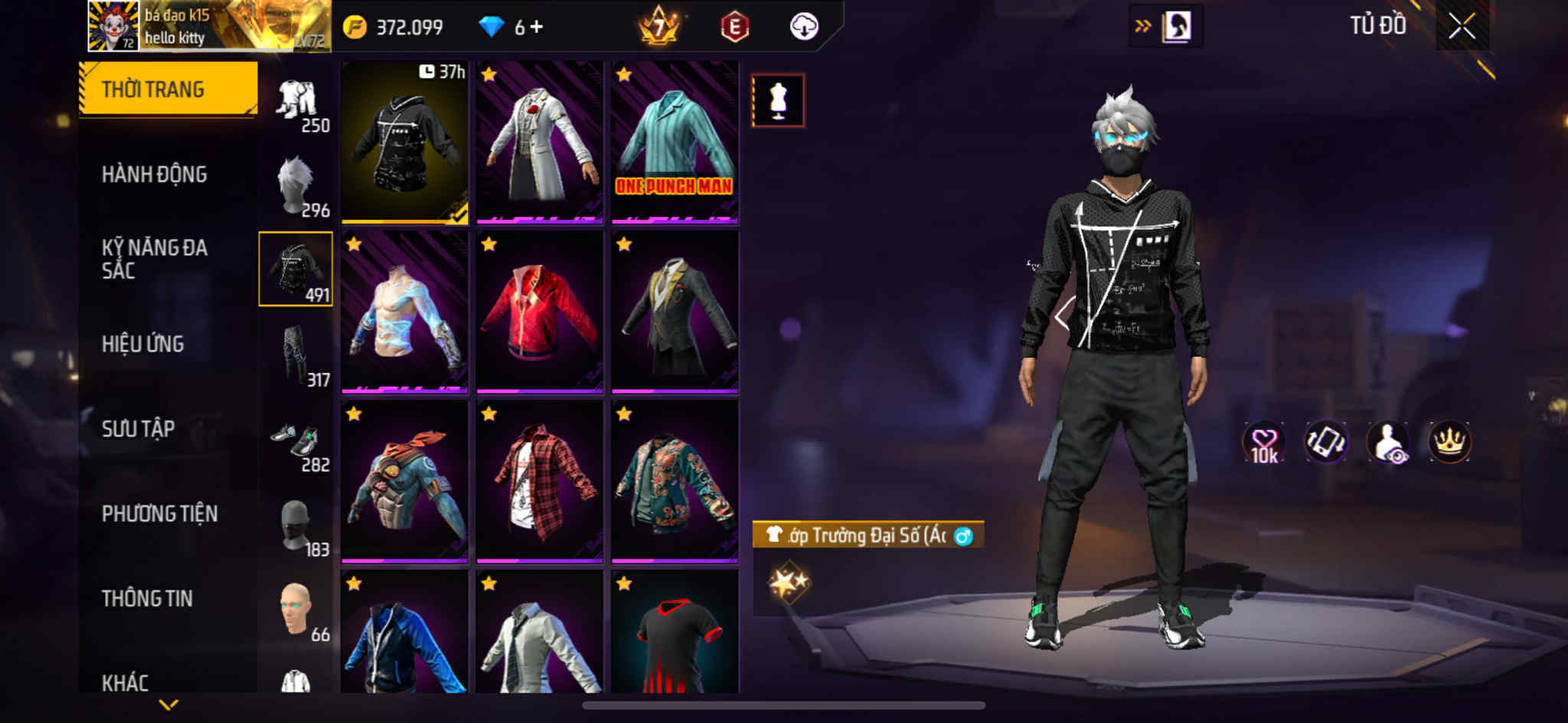Open the KỸ NĂNG ĐA SẮC tab

pos(154,259)
